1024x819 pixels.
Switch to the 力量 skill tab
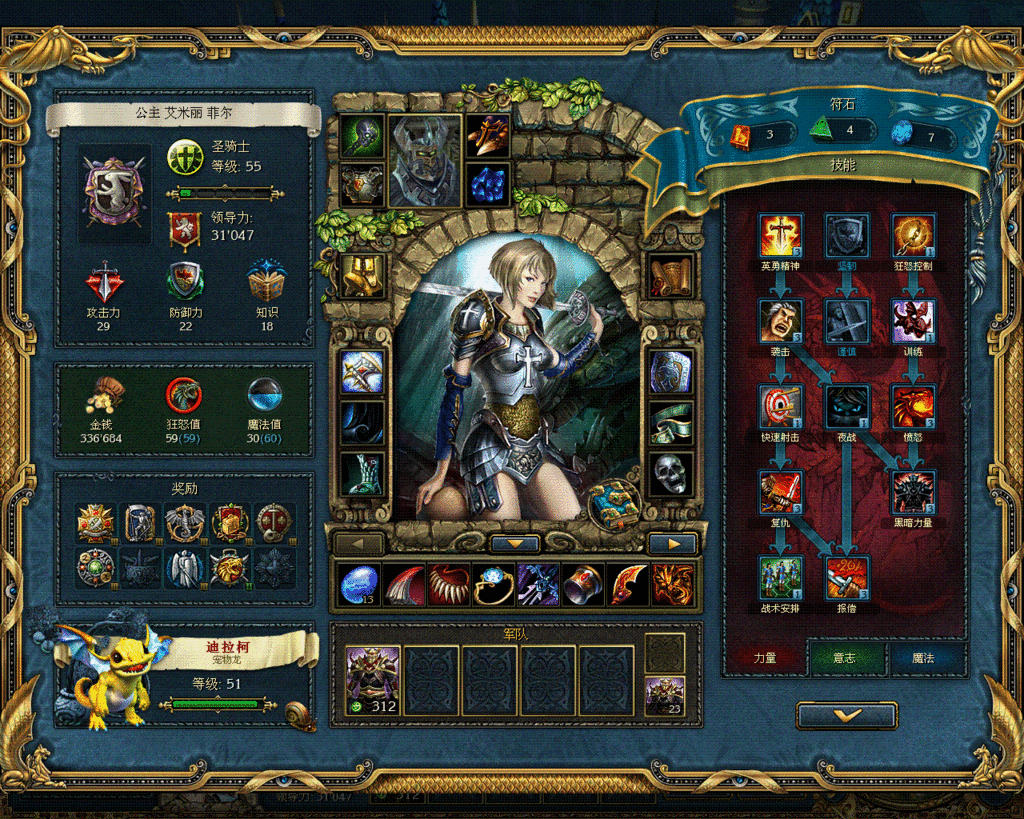tap(765, 659)
